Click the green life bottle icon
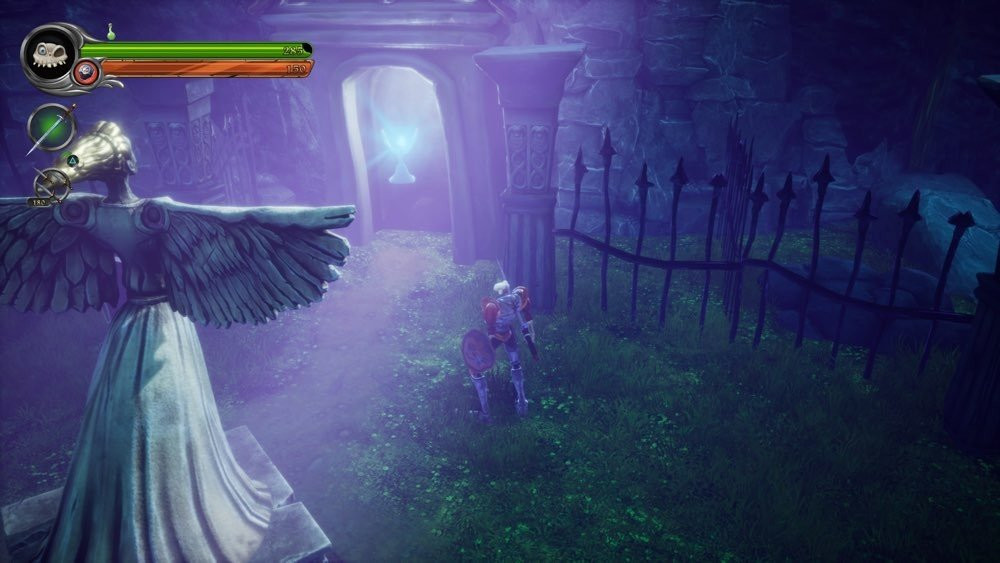The width and height of the screenshot is (1000, 563). (x=111, y=33)
